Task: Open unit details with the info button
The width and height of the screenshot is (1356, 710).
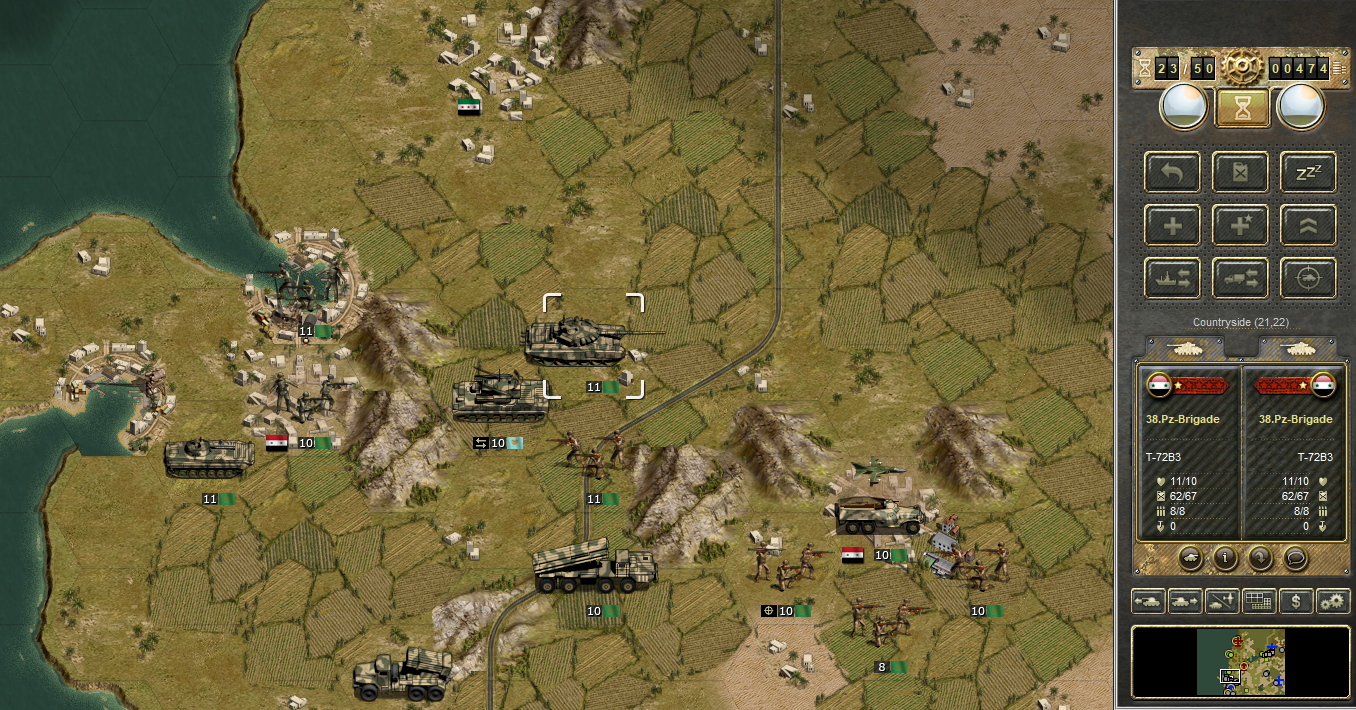Action: (x=1225, y=558)
